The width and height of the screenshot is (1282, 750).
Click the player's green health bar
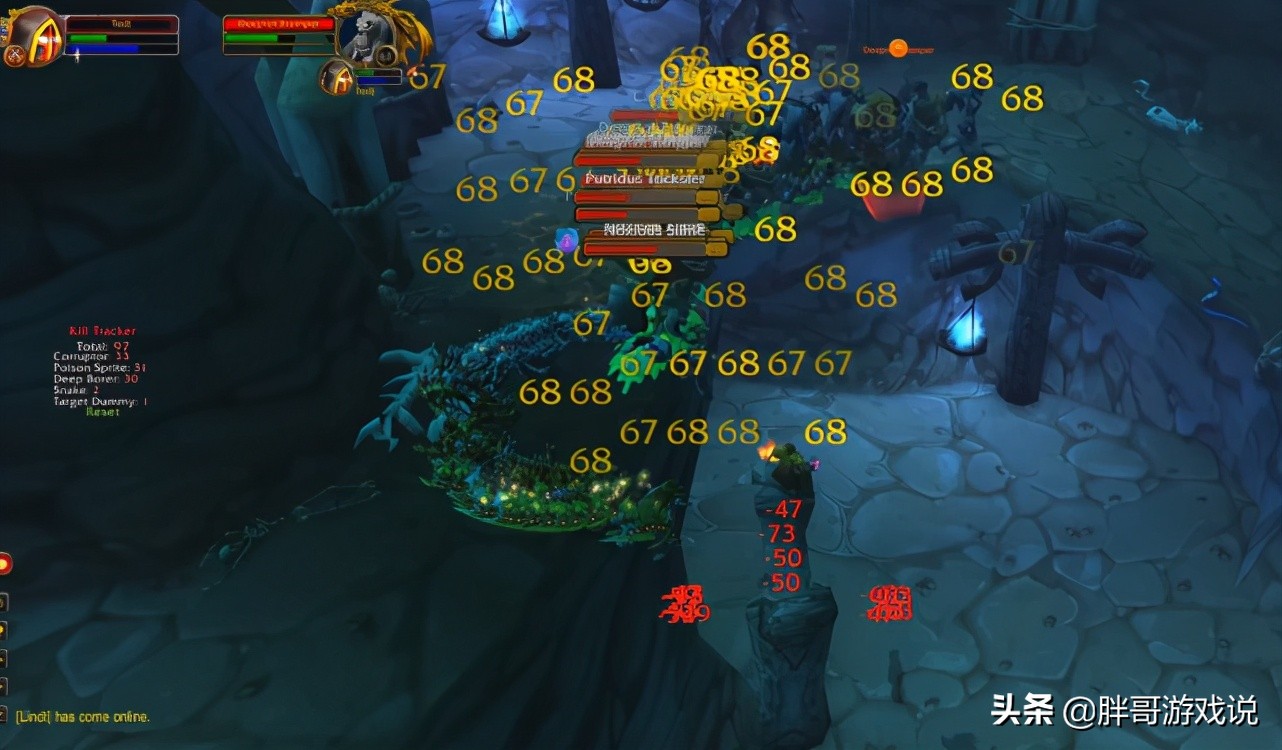pos(88,37)
